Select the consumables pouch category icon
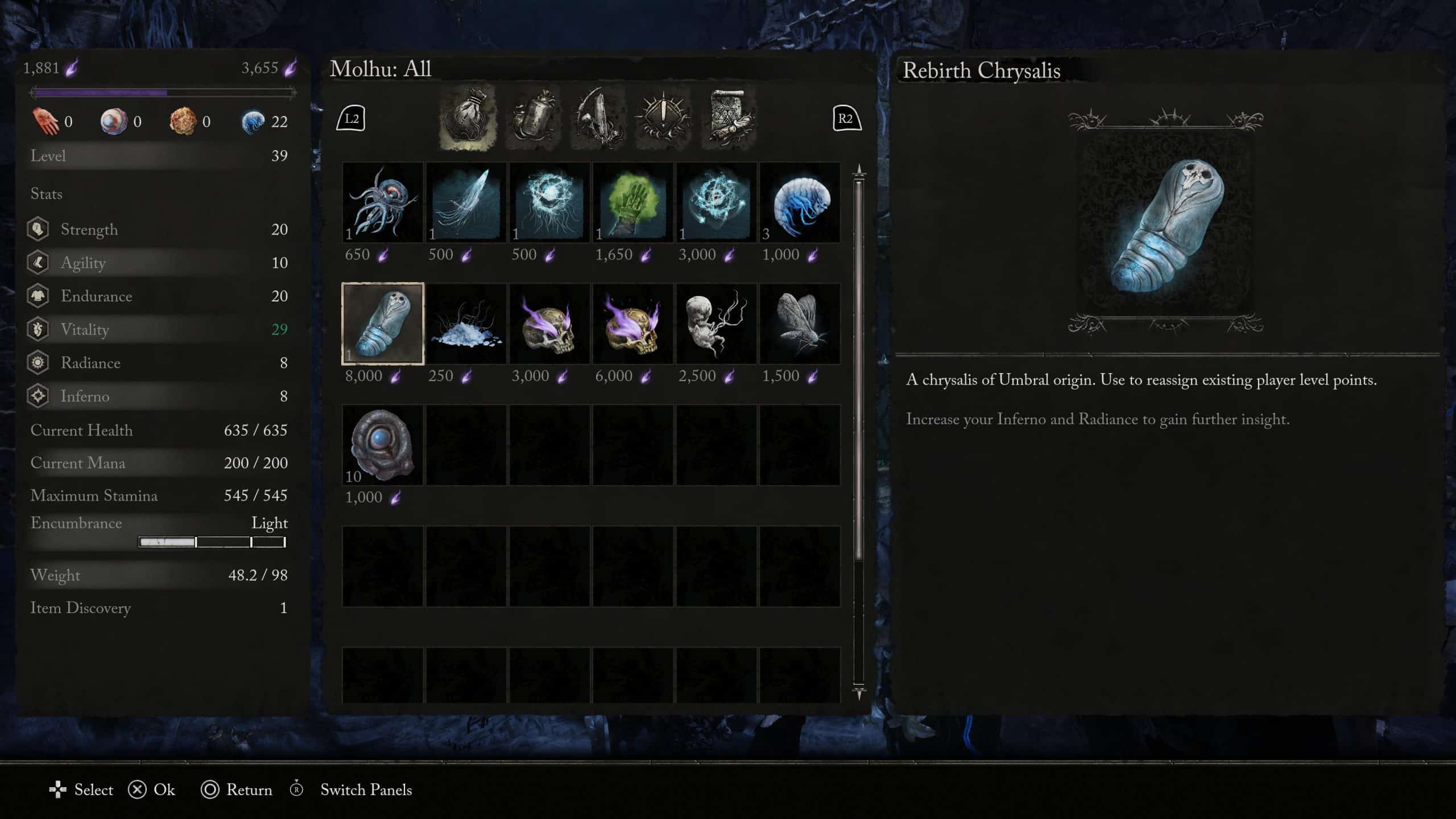 (x=468, y=118)
